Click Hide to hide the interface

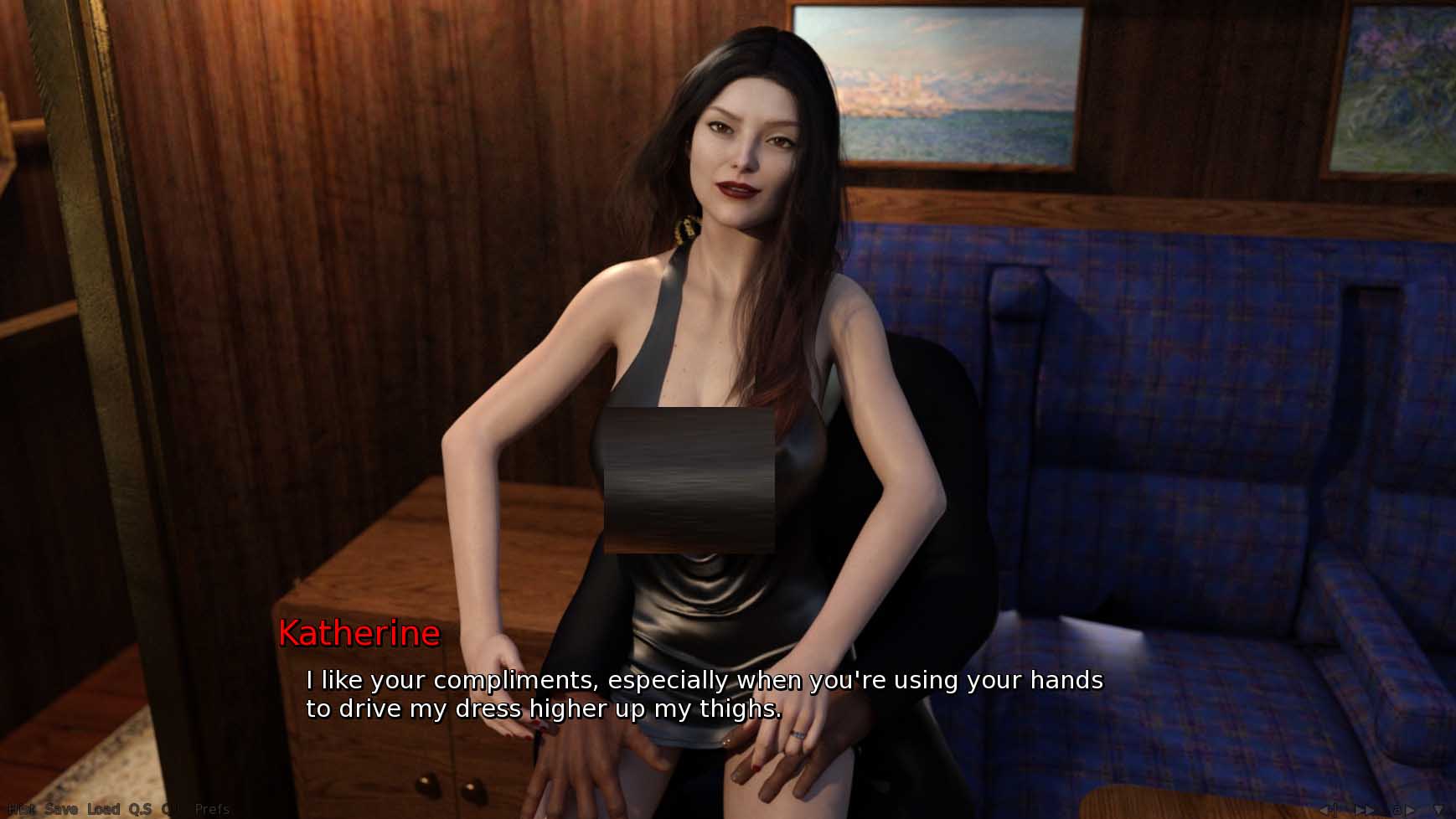(x=19, y=809)
